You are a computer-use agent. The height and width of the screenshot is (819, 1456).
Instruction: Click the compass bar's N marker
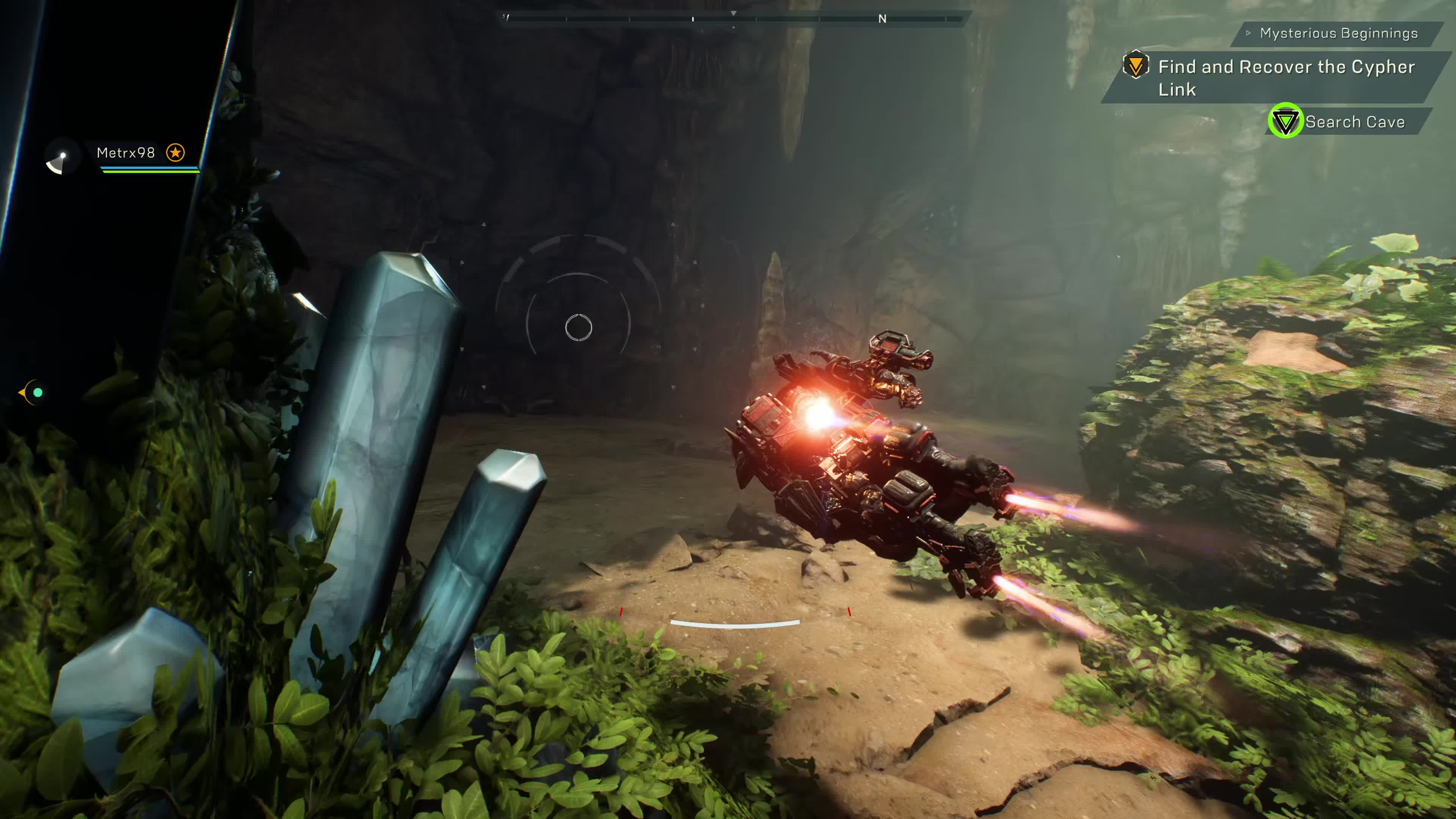click(x=882, y=19)
